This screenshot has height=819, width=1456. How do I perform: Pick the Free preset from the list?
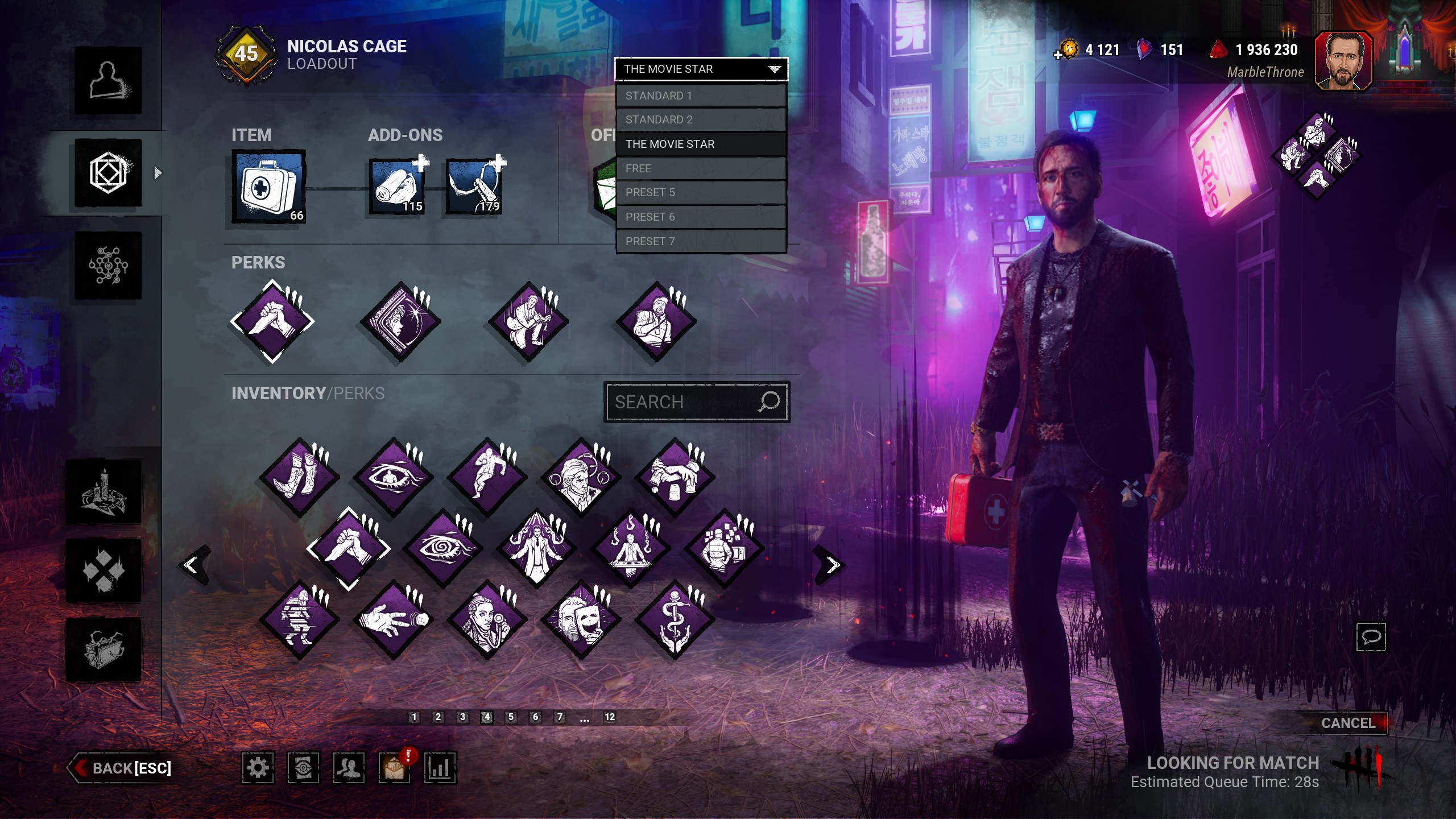pyautogui.click(x=701, y=168)
